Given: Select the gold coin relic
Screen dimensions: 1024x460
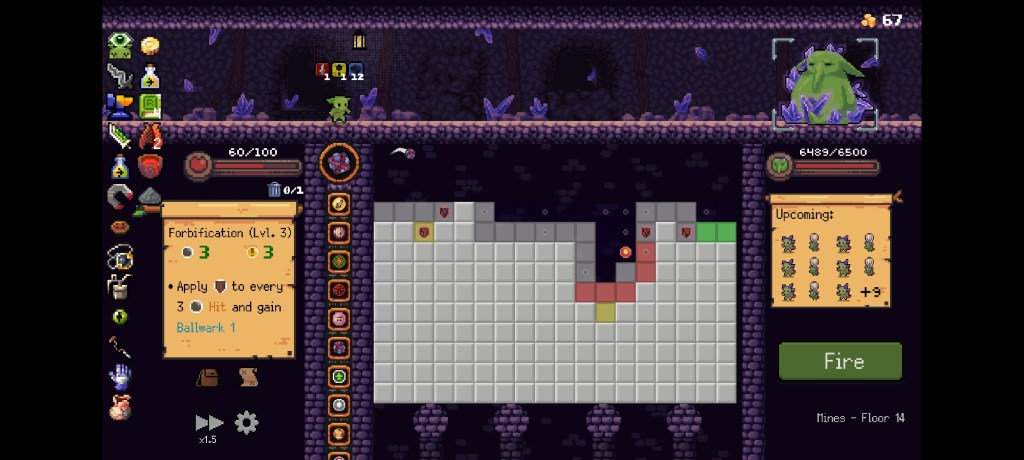Looking at the screenshot, I should click(150, 46).
